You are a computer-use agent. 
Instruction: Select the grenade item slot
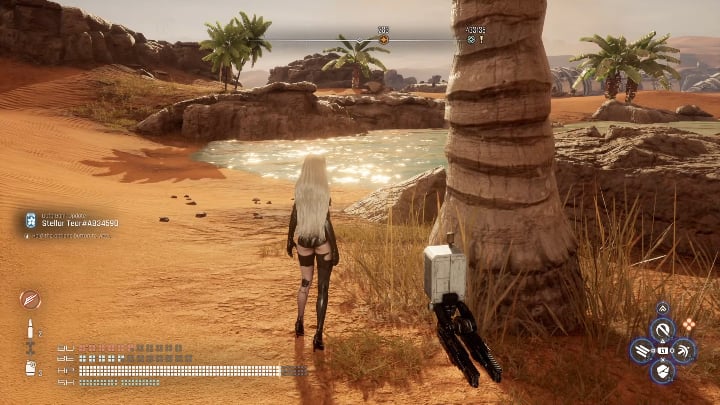coord(30,367)
